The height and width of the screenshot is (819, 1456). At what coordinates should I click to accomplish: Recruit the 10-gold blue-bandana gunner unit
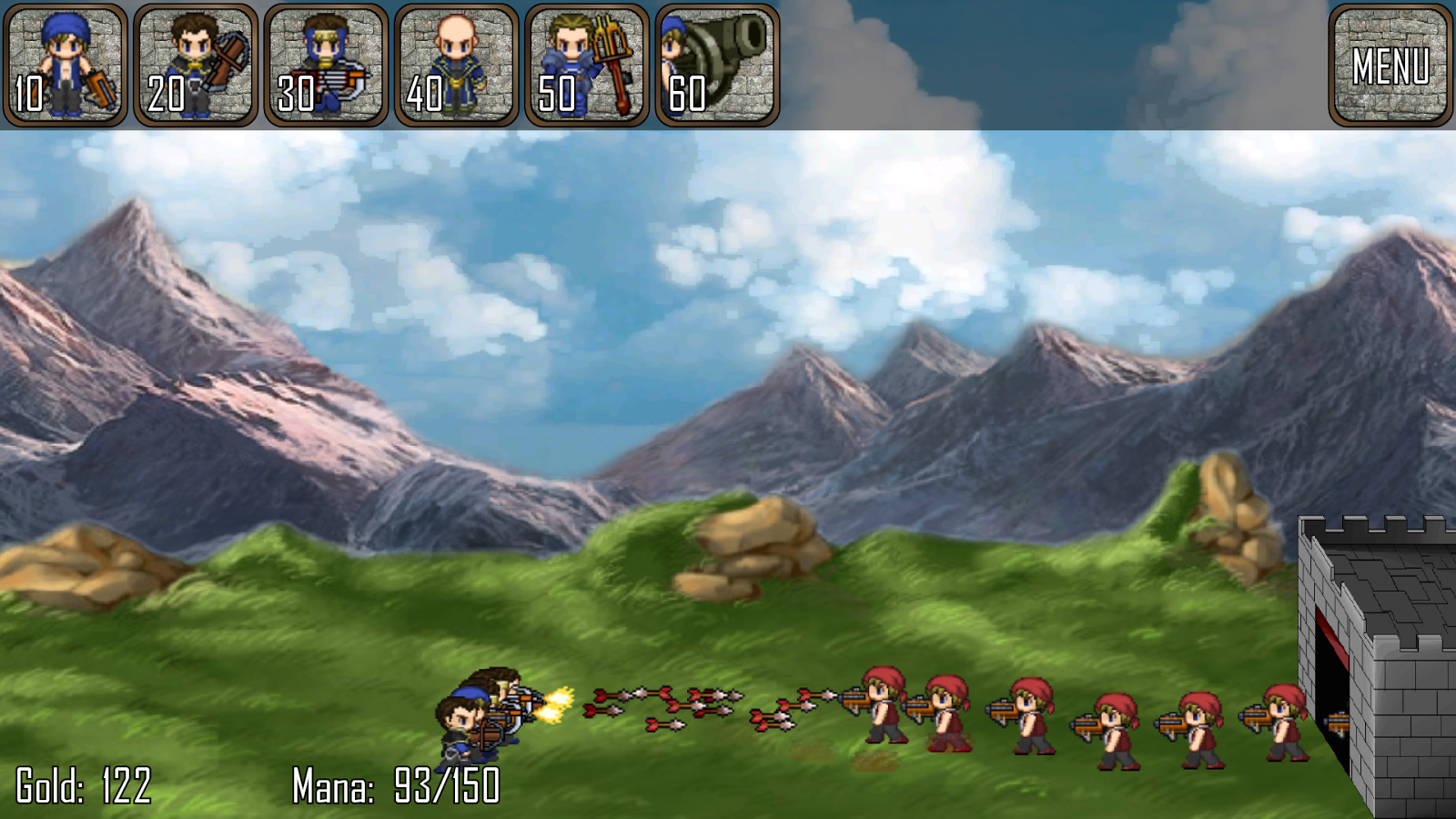tap(66, 66)
